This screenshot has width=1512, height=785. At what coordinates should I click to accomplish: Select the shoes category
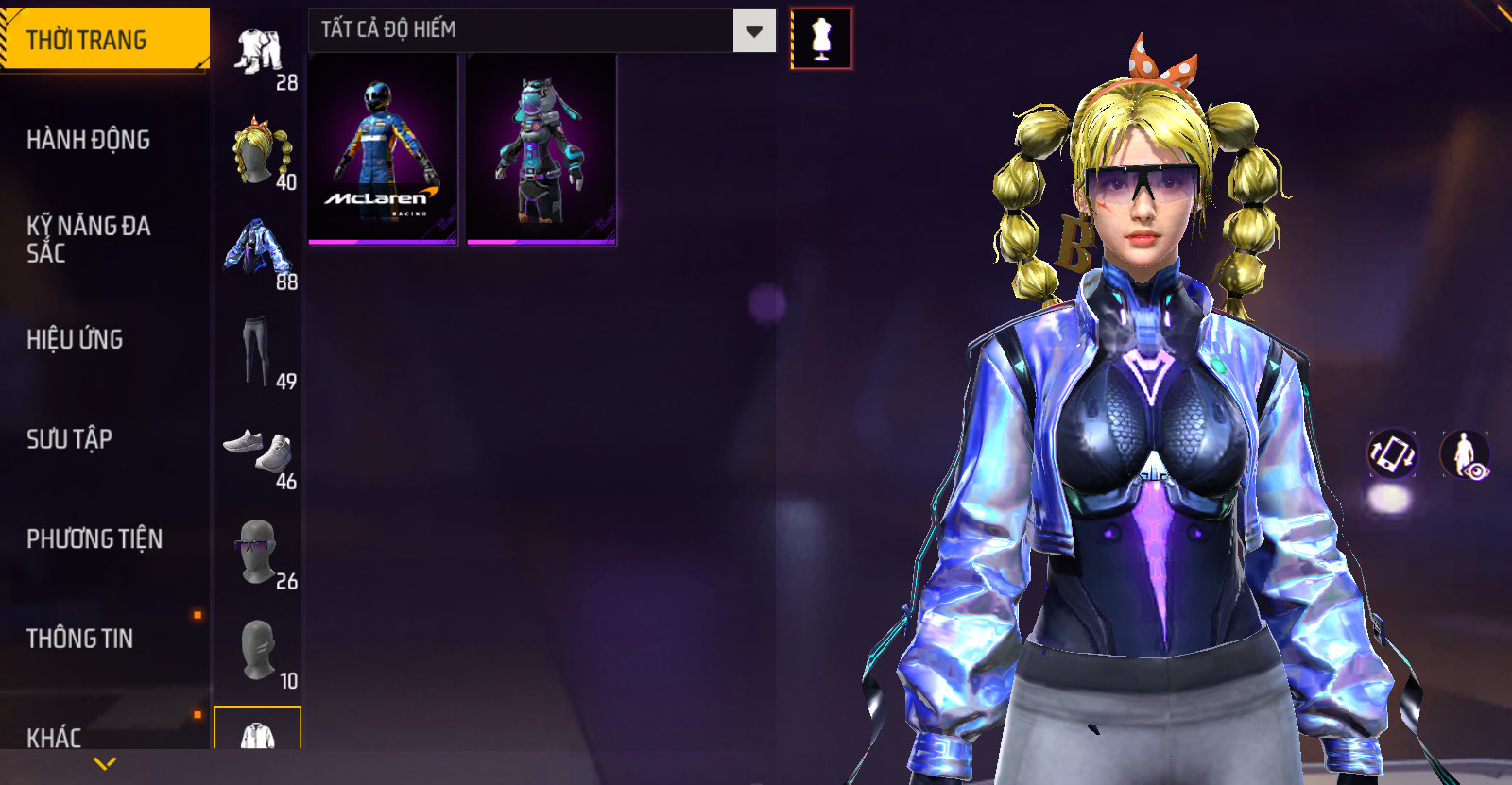[x=258, y=452]
